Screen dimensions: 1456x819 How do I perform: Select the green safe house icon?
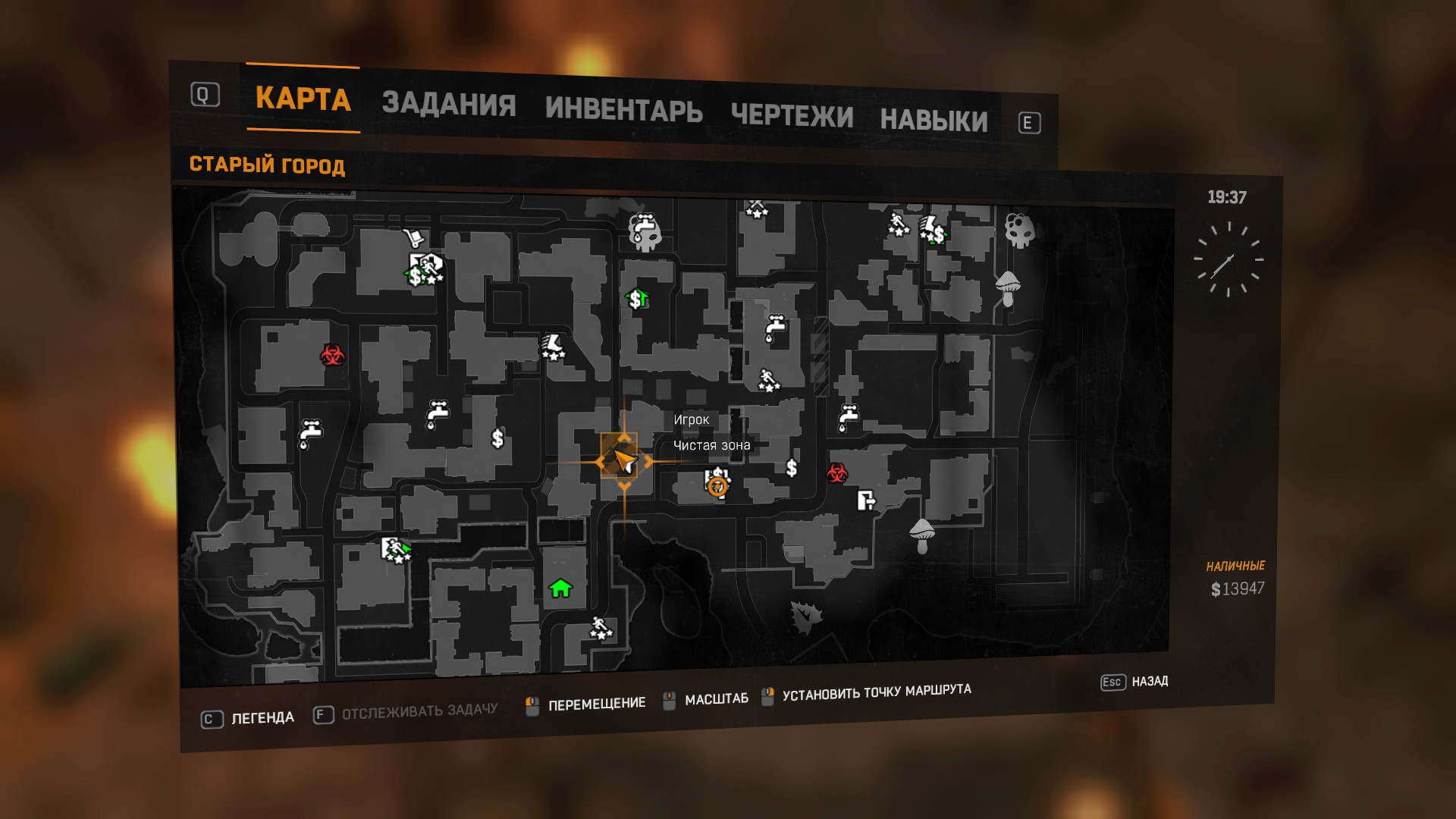(559, 588)
